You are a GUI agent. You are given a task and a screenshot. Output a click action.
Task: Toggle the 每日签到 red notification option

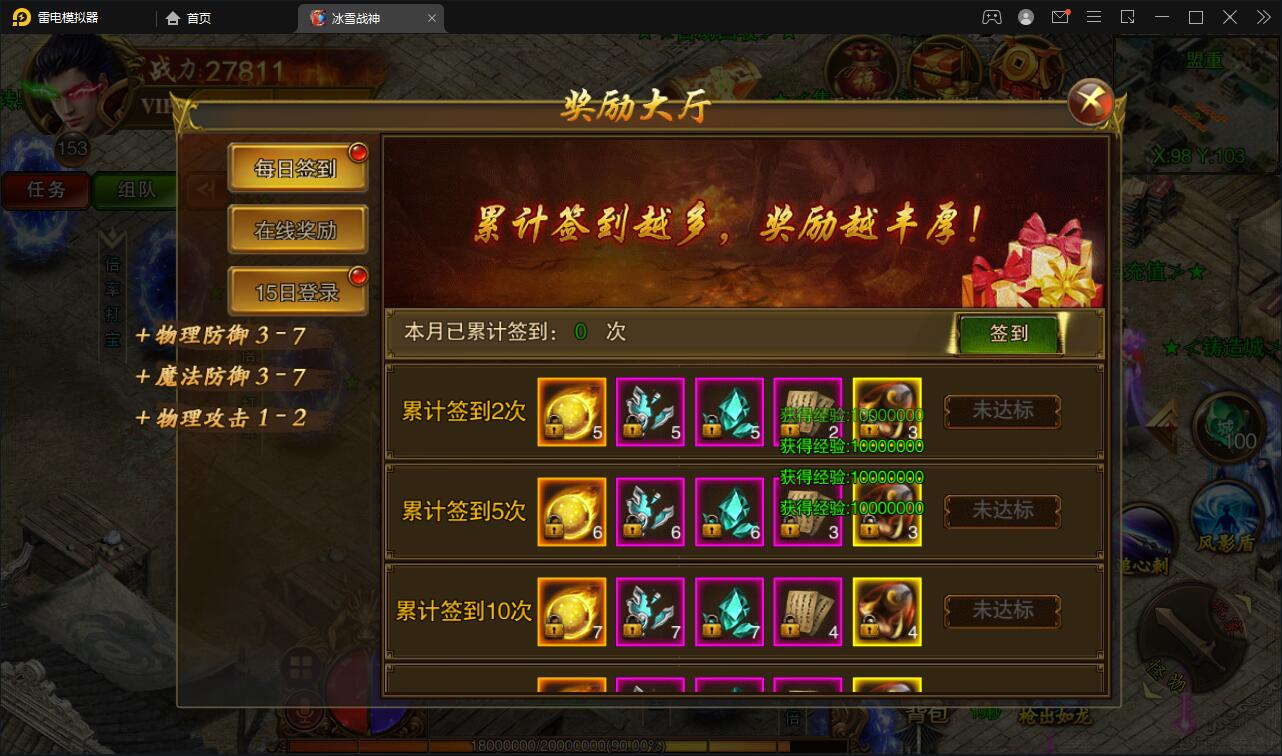[x=297, y=167]
